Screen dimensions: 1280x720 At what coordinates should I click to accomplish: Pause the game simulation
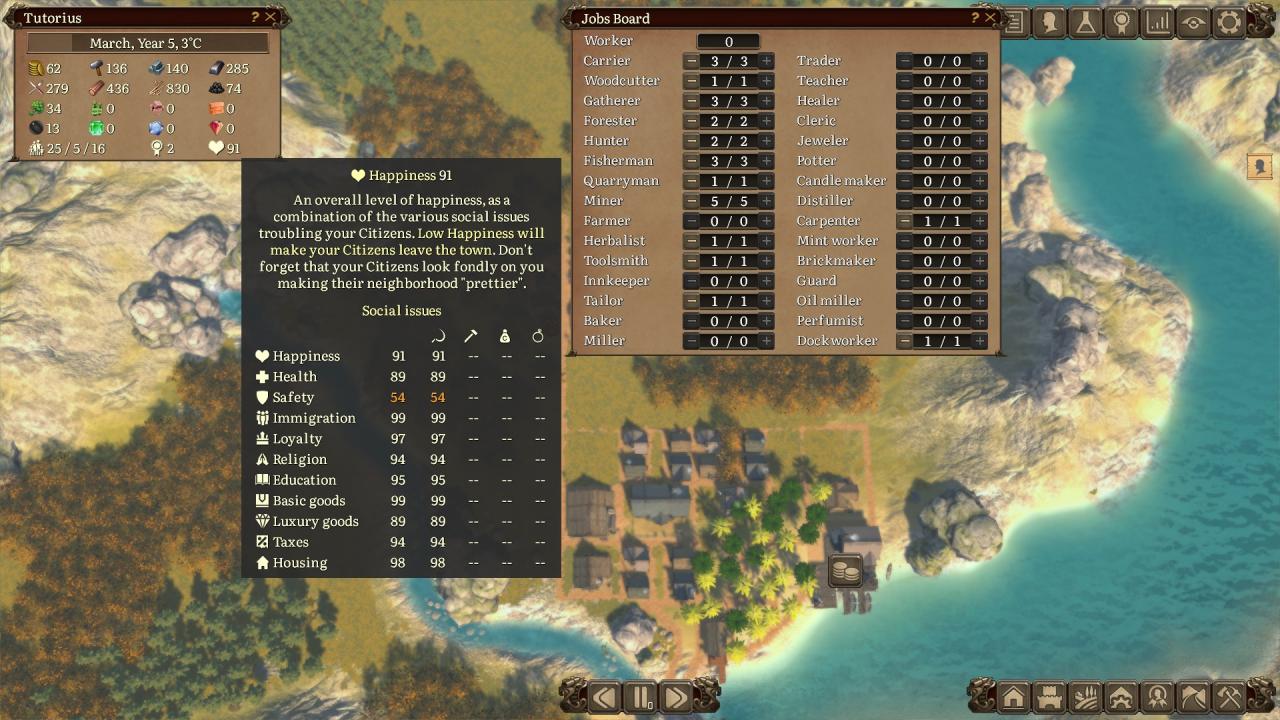(x=640, y=696)
